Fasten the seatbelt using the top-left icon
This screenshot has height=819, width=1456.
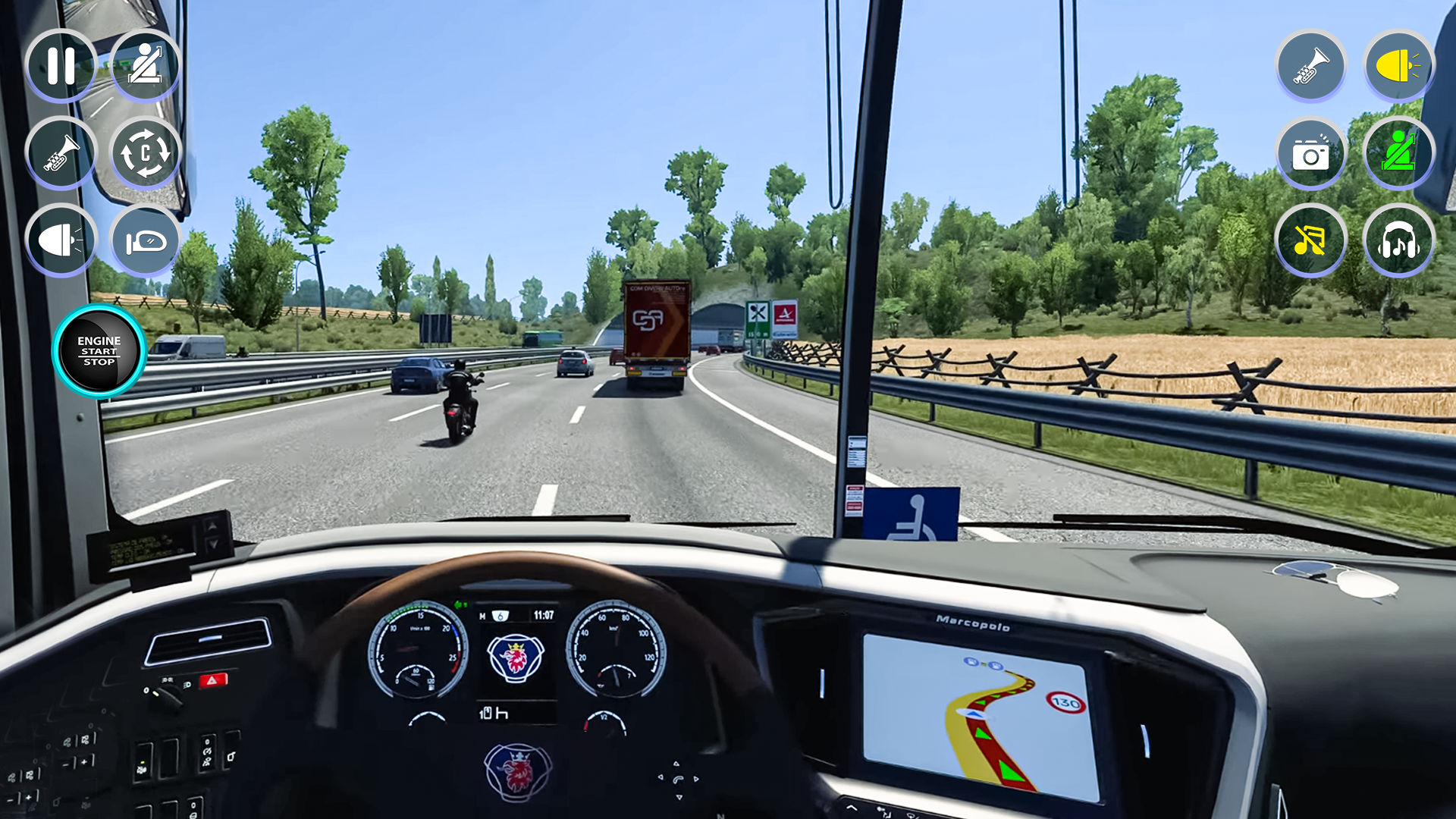[146, 67]
